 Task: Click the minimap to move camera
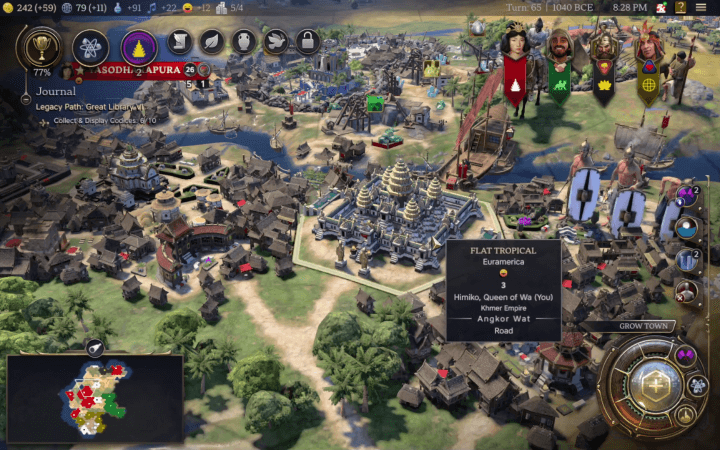click(x=95, y=400)
